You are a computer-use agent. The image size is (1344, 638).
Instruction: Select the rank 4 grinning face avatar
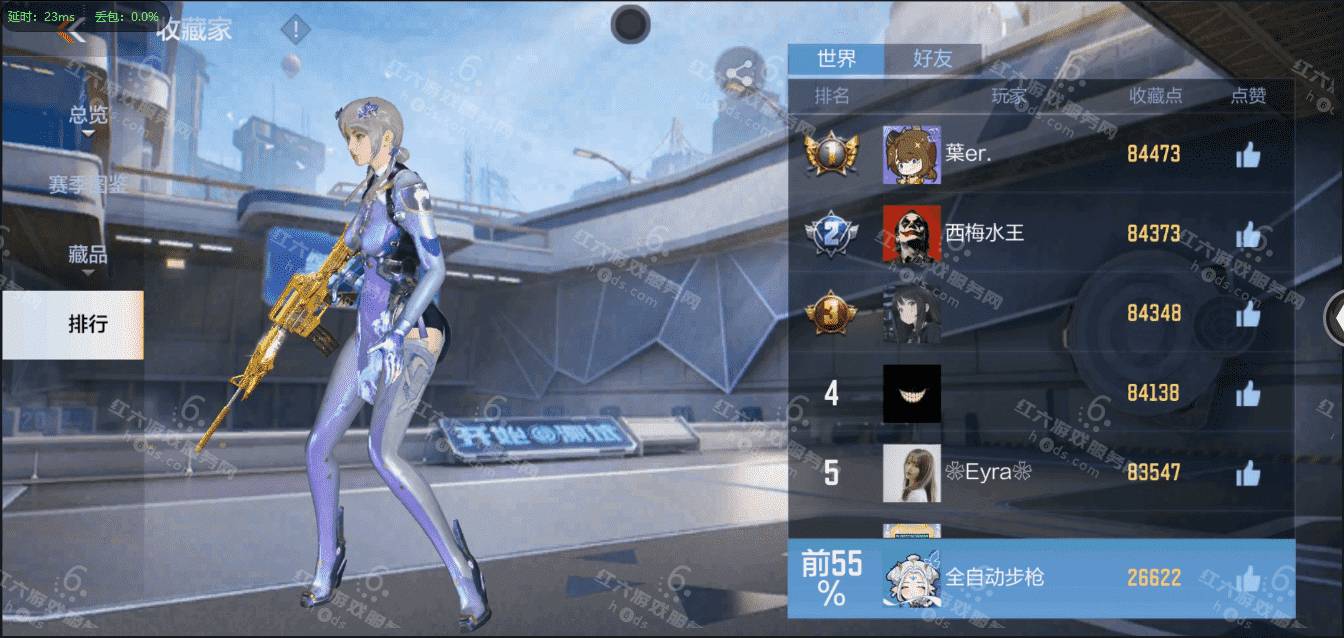(911, 393)
